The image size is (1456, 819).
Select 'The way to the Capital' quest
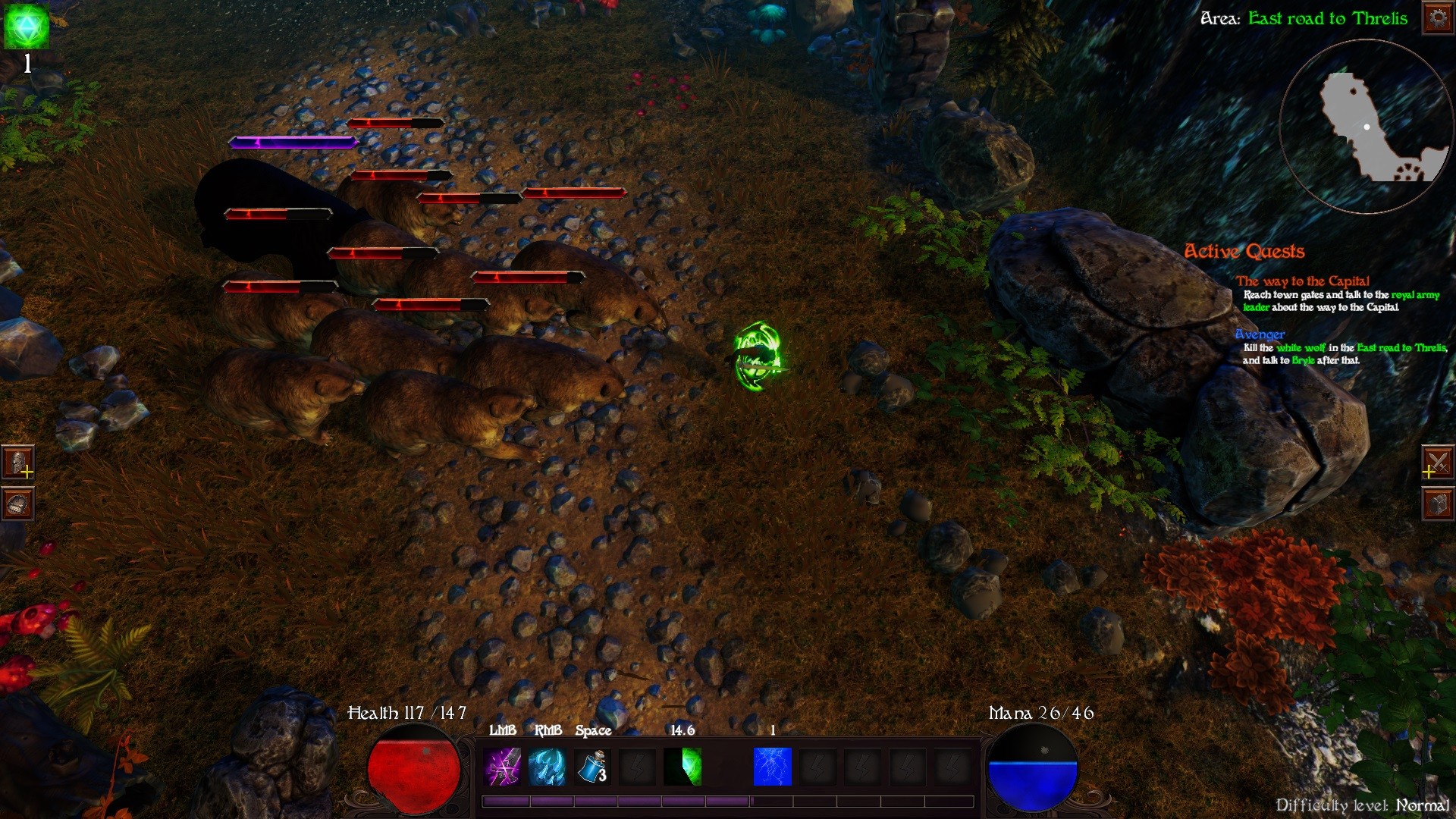(x=1302, y=281)
